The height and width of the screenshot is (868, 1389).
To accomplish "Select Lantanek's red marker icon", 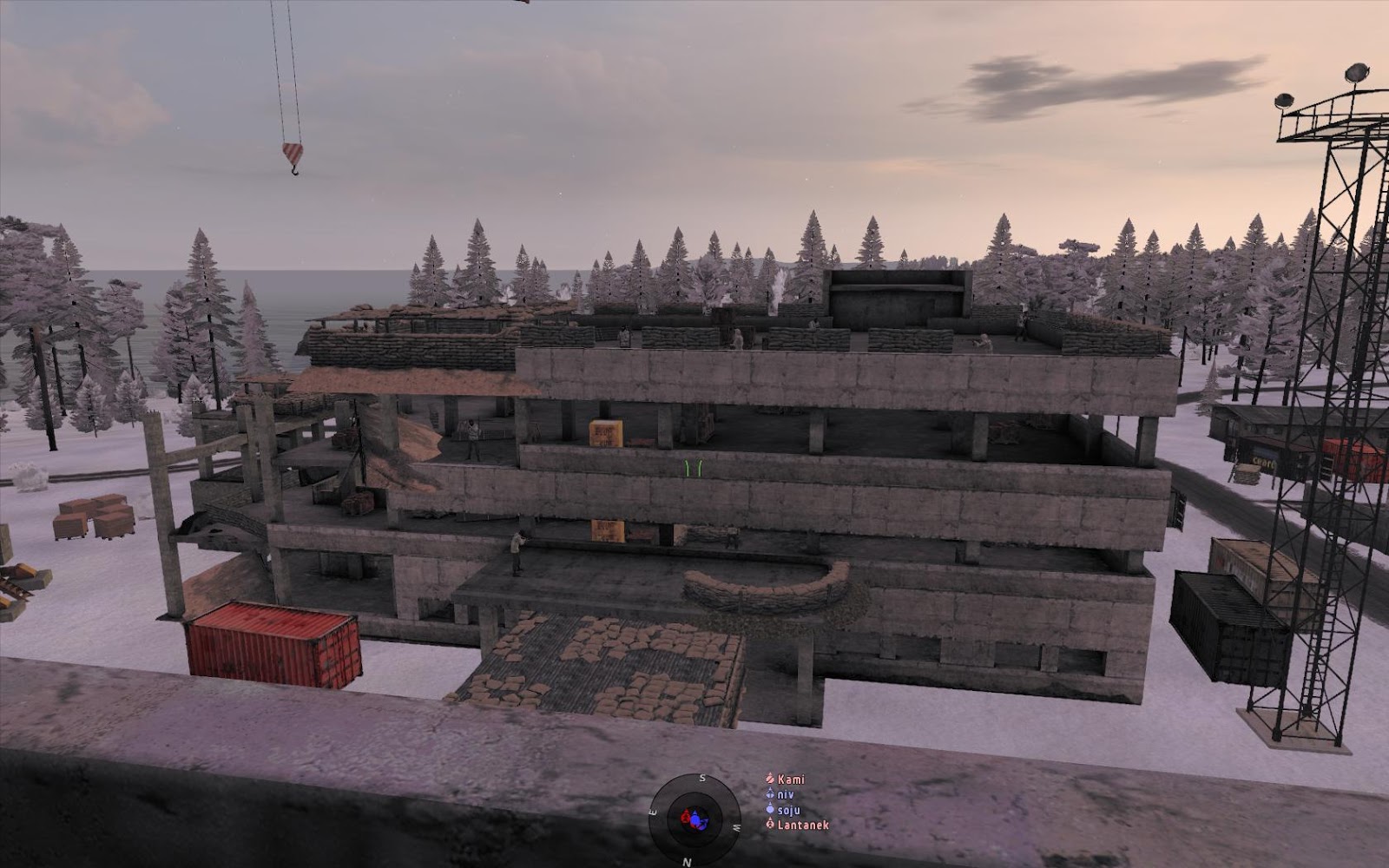I will [x=770, y=823].
